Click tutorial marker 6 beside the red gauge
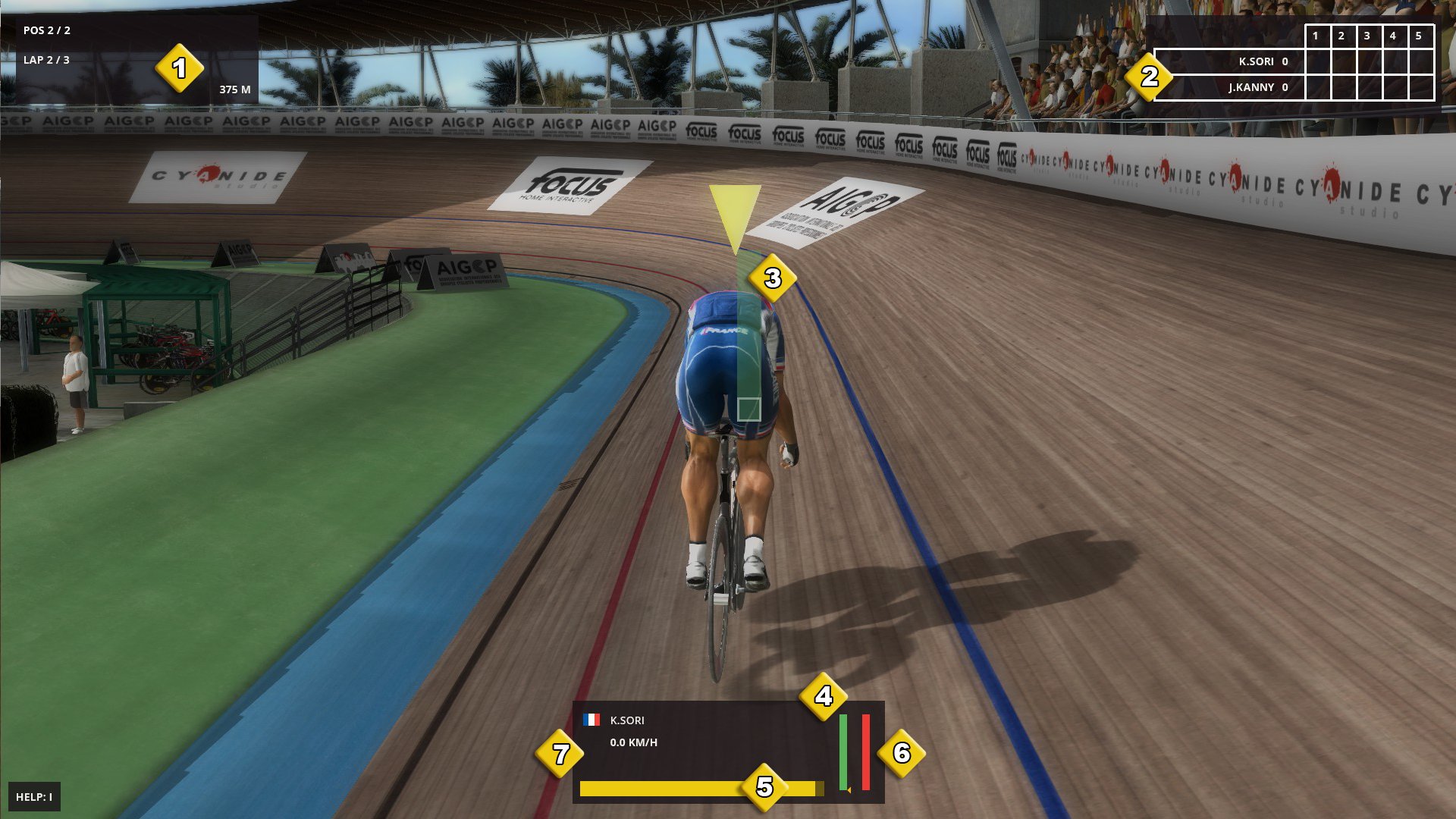Viewport: 1456px width, 819px height. 901,754
